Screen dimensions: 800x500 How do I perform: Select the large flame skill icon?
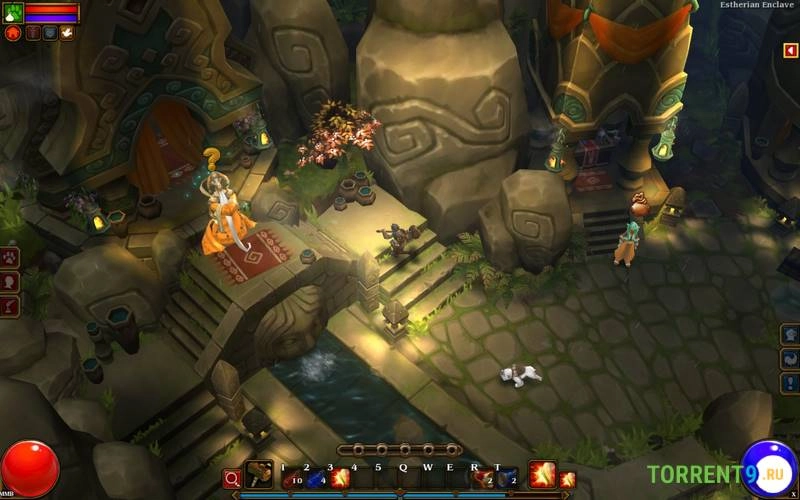point(542,474)
